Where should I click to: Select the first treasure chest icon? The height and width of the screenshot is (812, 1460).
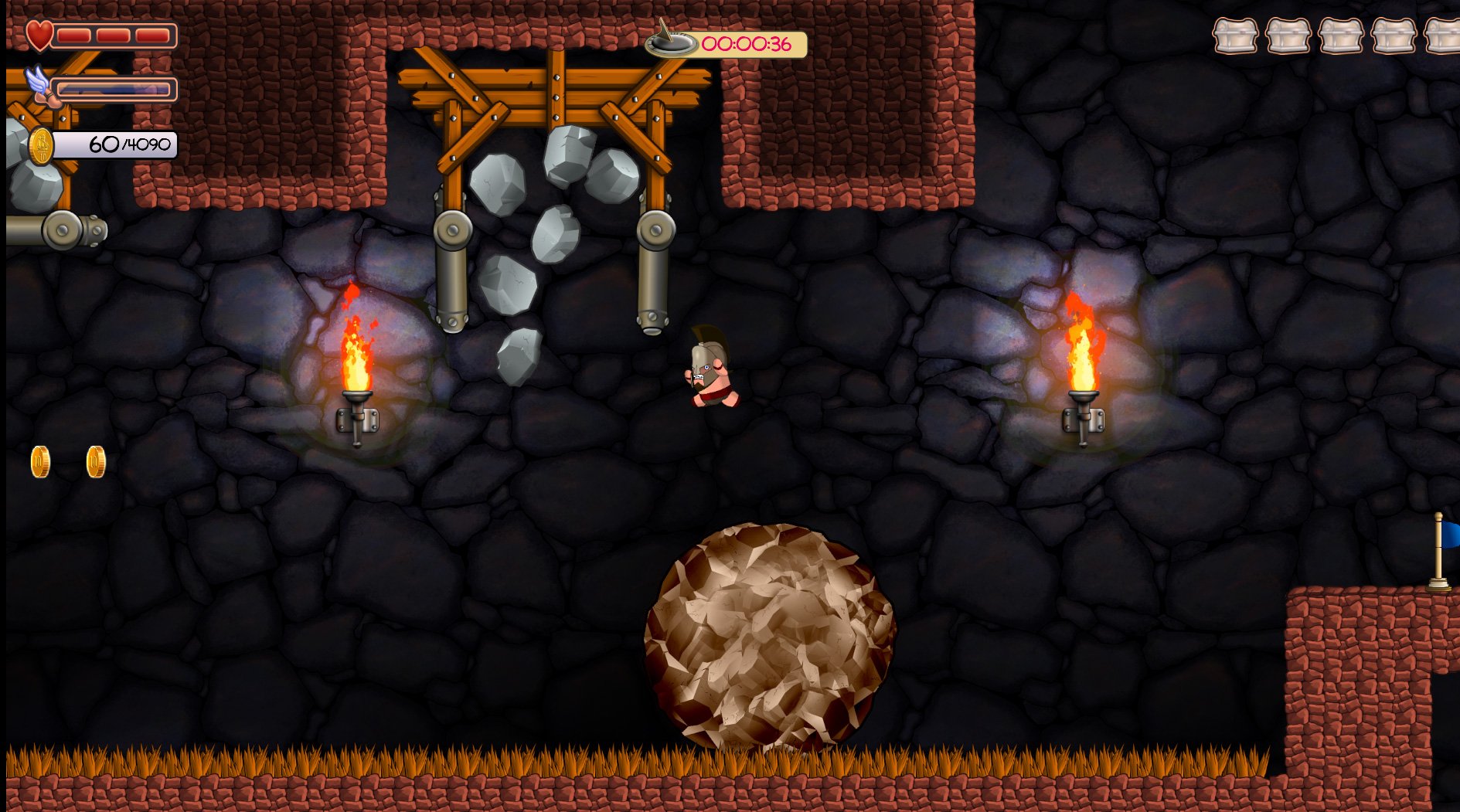tap(1237, 35)
